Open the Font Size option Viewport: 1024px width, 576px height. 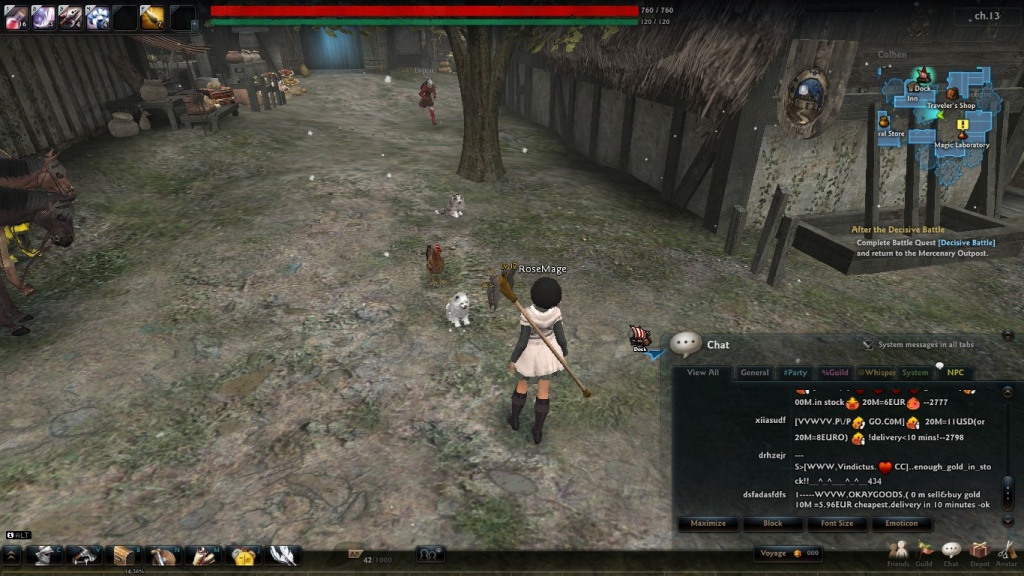point(837,523)
